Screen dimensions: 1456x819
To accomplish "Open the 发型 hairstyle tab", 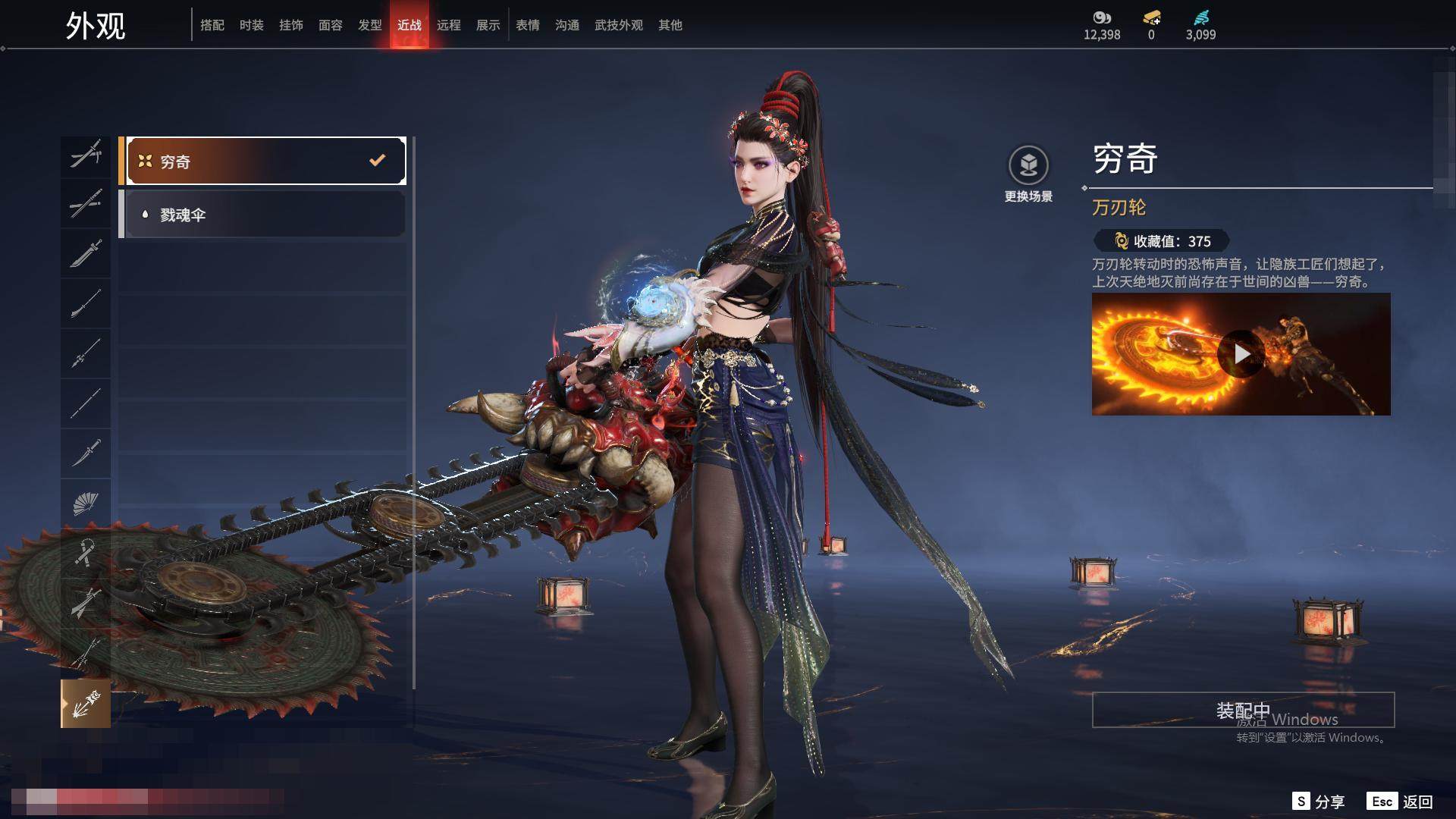I will pos(370,25).
